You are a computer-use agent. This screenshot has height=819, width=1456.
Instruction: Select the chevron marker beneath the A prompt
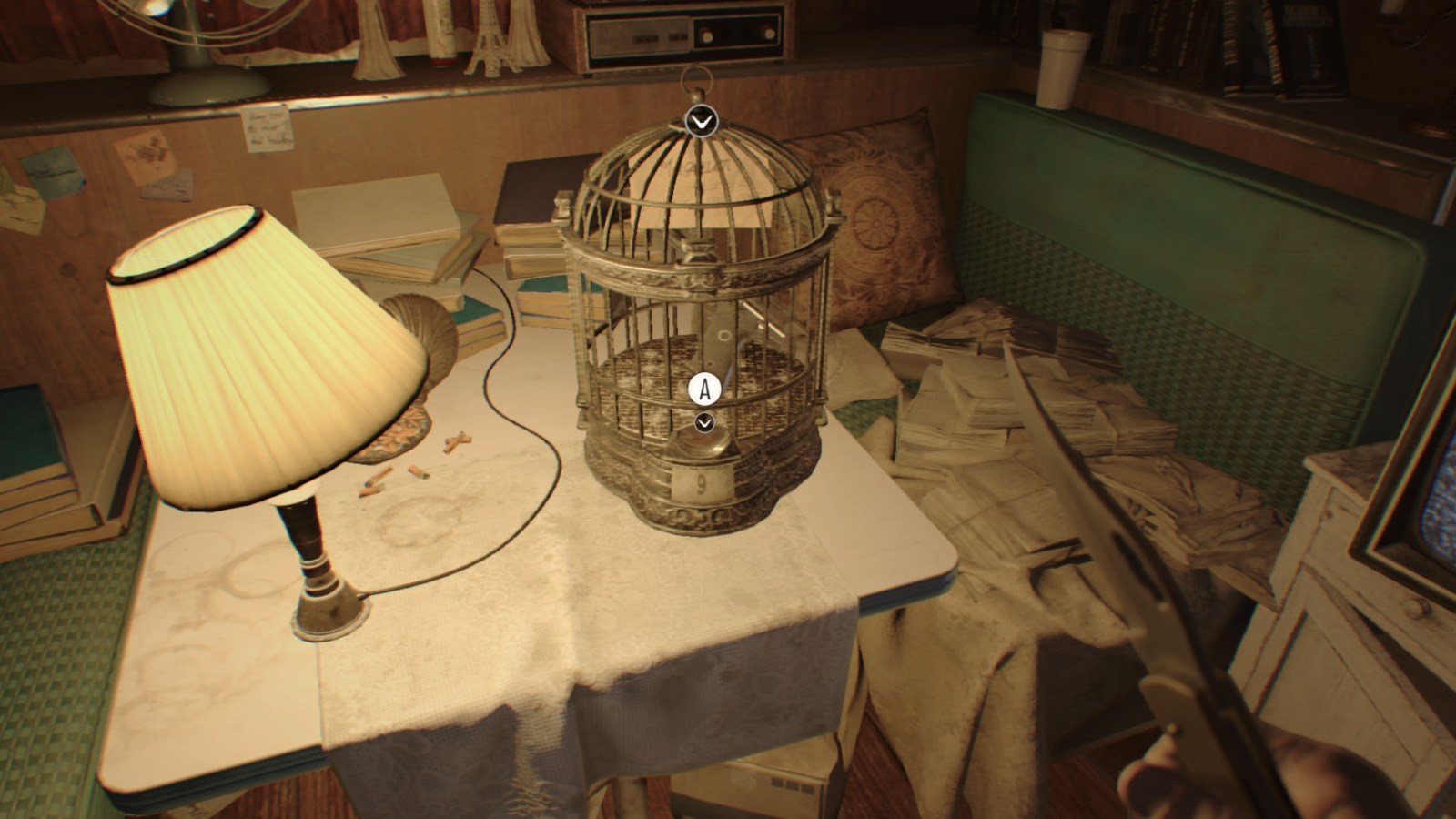[x=703, y=422]
